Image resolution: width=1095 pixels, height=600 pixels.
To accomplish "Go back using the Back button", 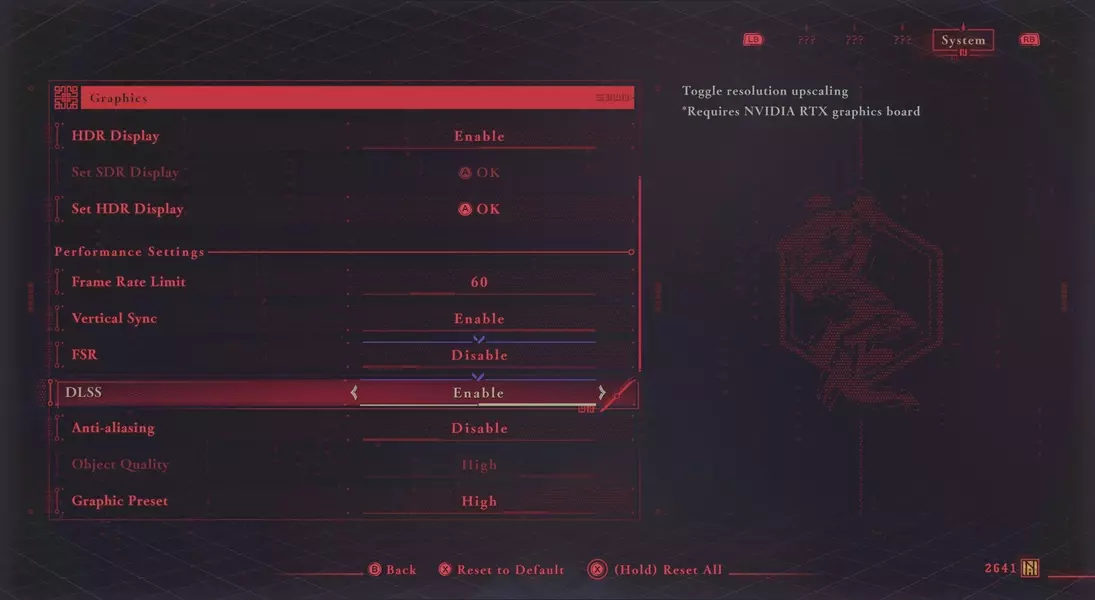I will (x=392, y=570).
